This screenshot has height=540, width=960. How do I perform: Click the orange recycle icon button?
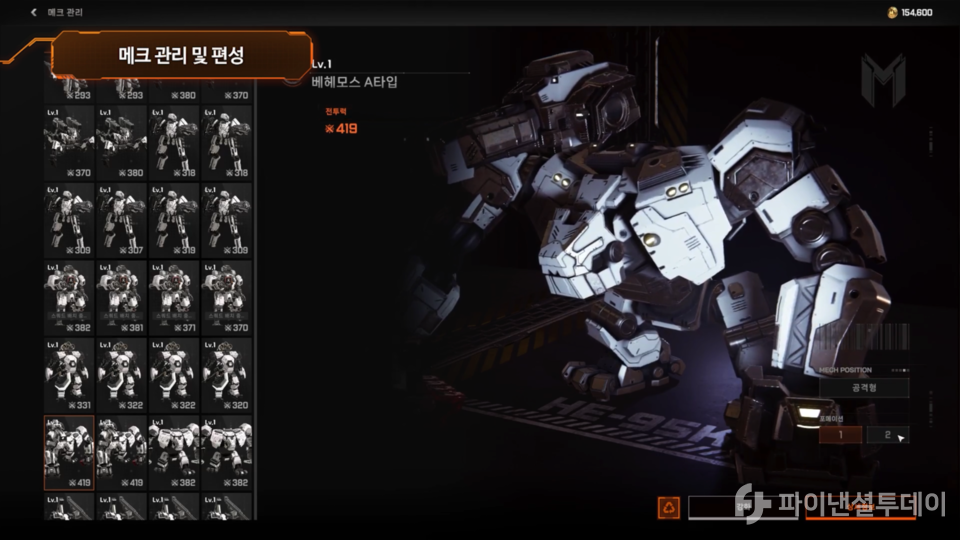tap(668, 508)
